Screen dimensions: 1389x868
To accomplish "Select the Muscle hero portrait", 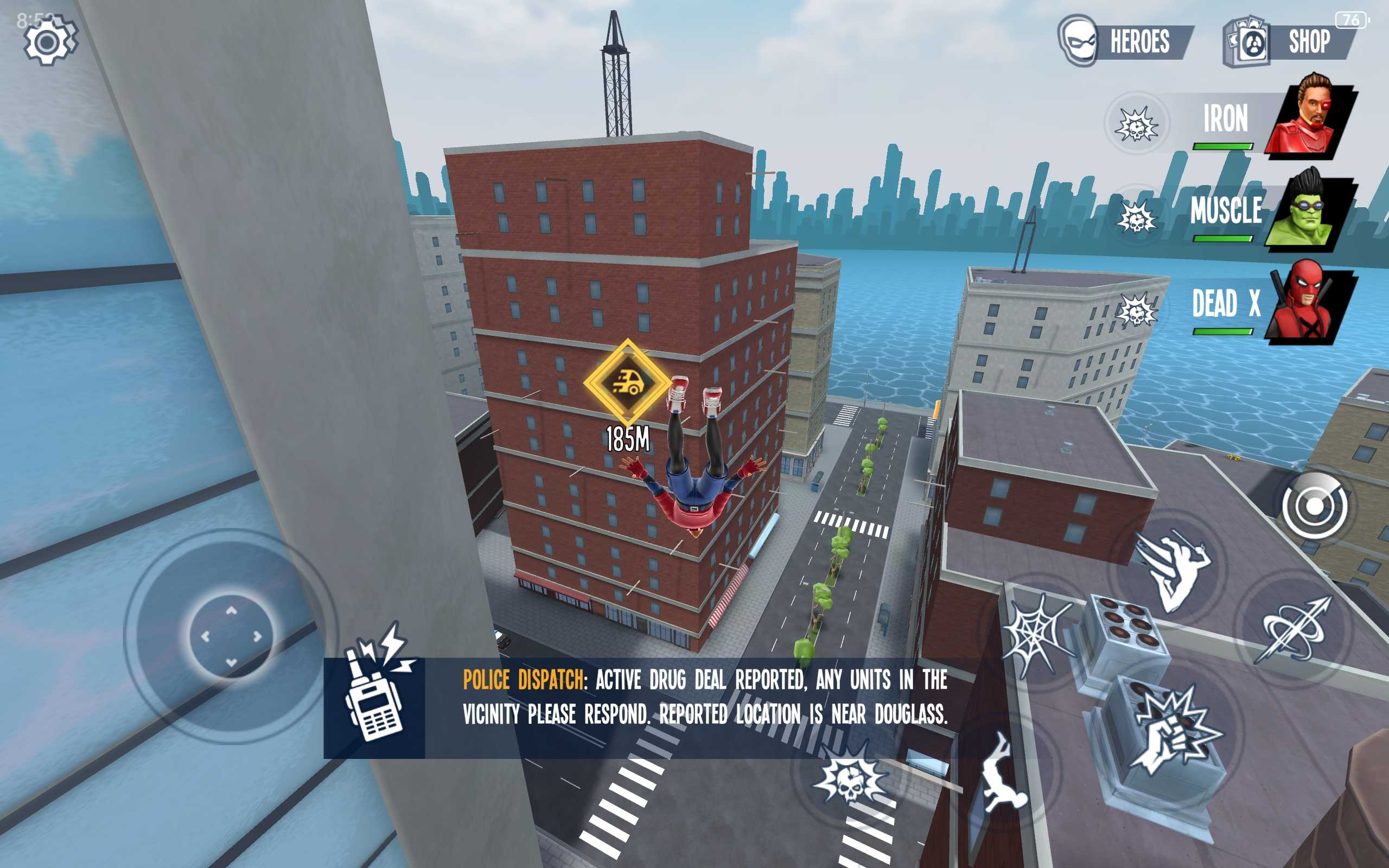I will coord(1311,210).
